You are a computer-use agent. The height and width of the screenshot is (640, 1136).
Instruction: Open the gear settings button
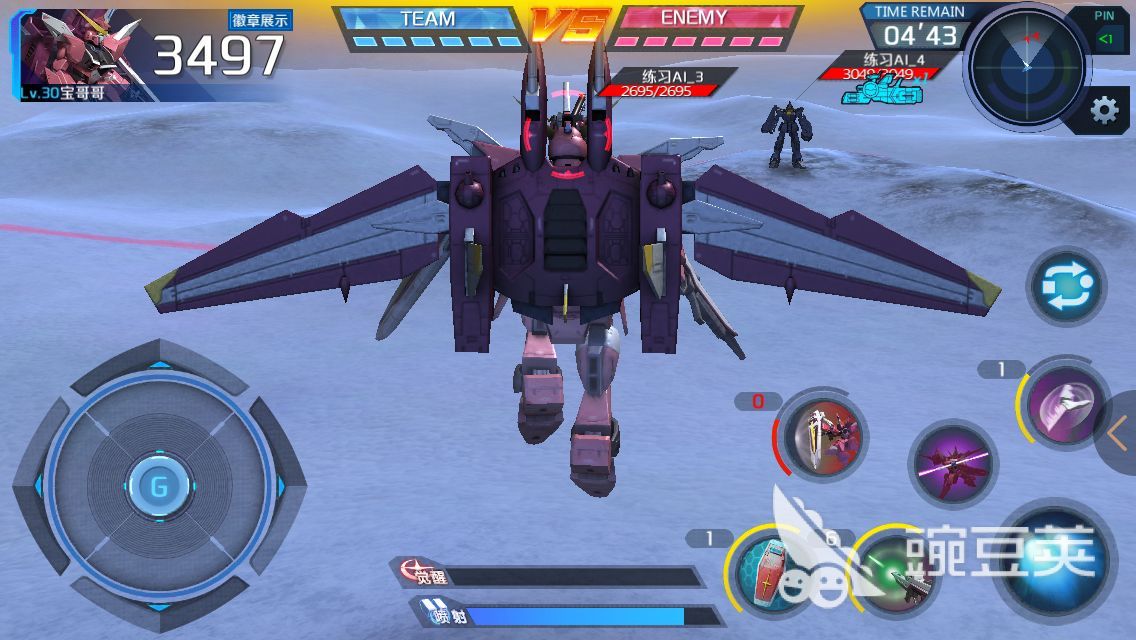click(1104, 110)
